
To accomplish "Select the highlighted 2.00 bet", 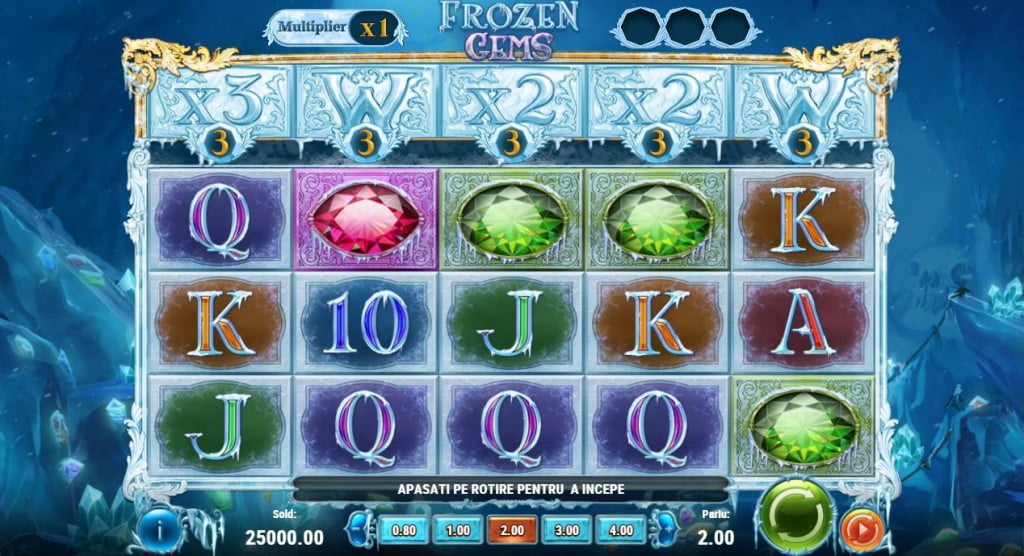I will click(x=513, y=530).
